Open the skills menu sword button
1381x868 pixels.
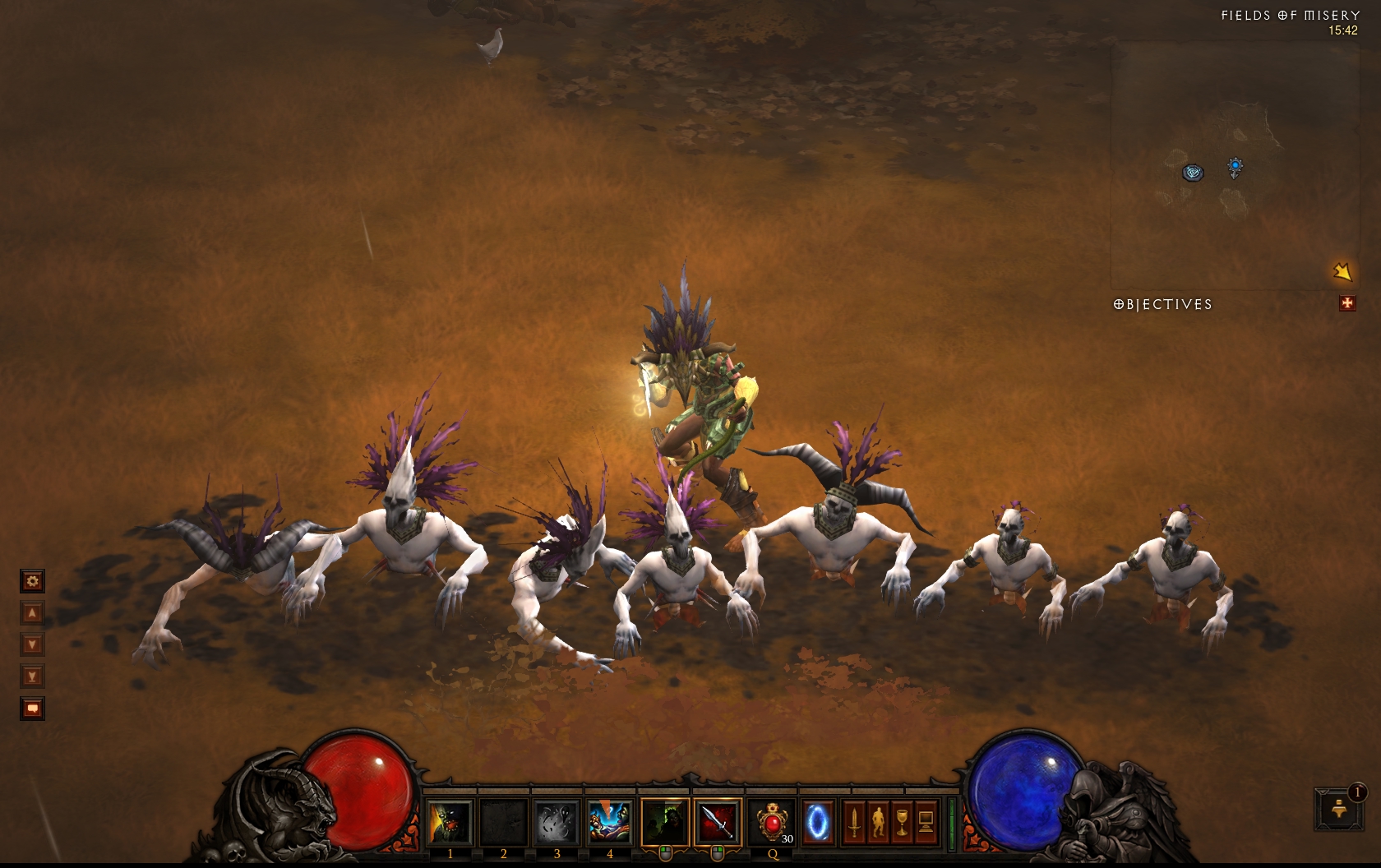[x=854, y=822]
